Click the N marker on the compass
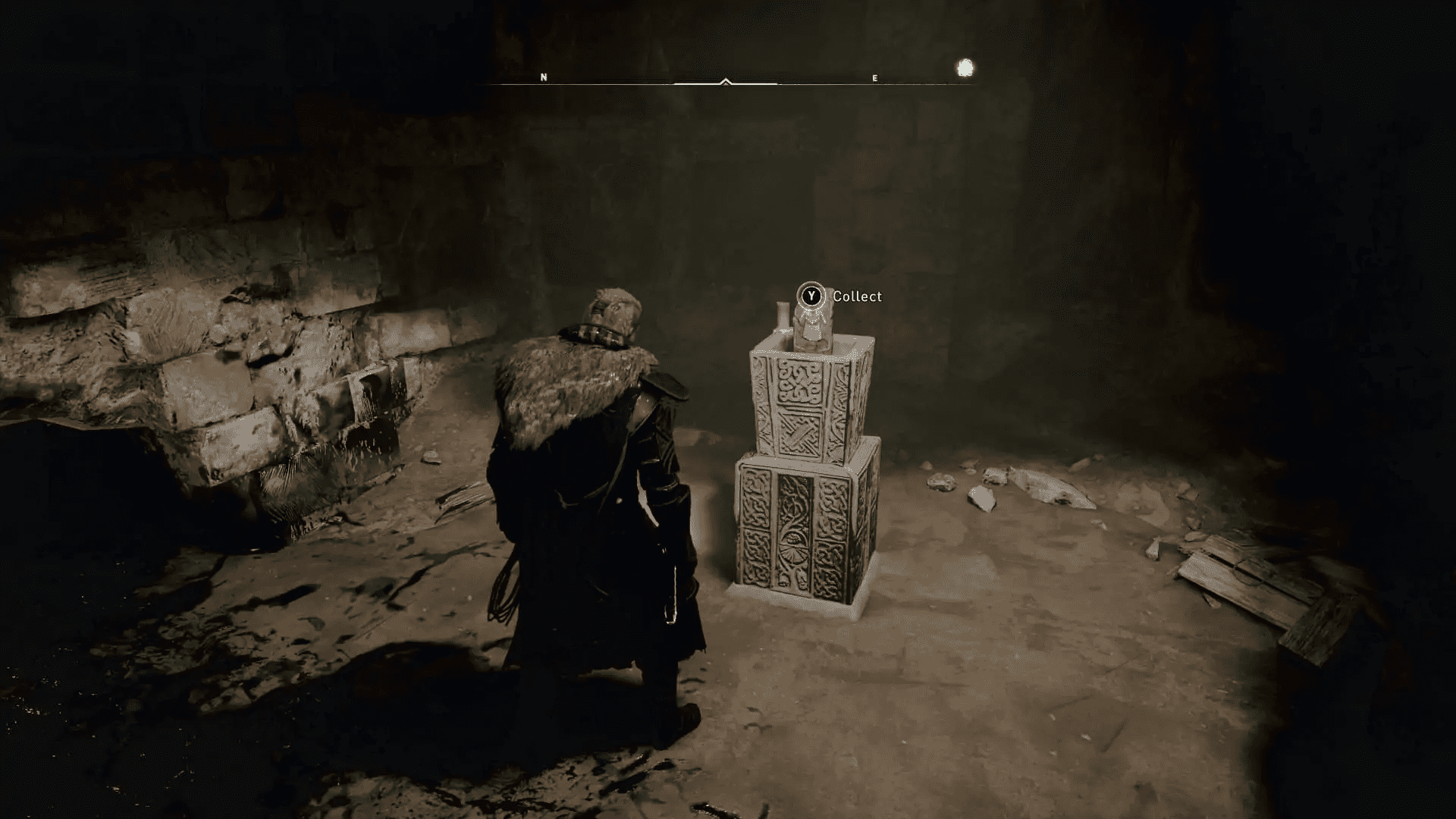The width and height of the screenshot is (1456, 819). tap(543, 77)
